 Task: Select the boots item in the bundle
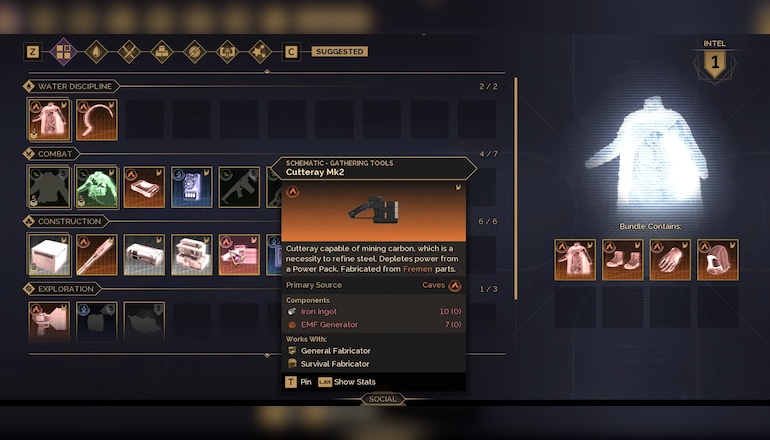pos(623,260)
